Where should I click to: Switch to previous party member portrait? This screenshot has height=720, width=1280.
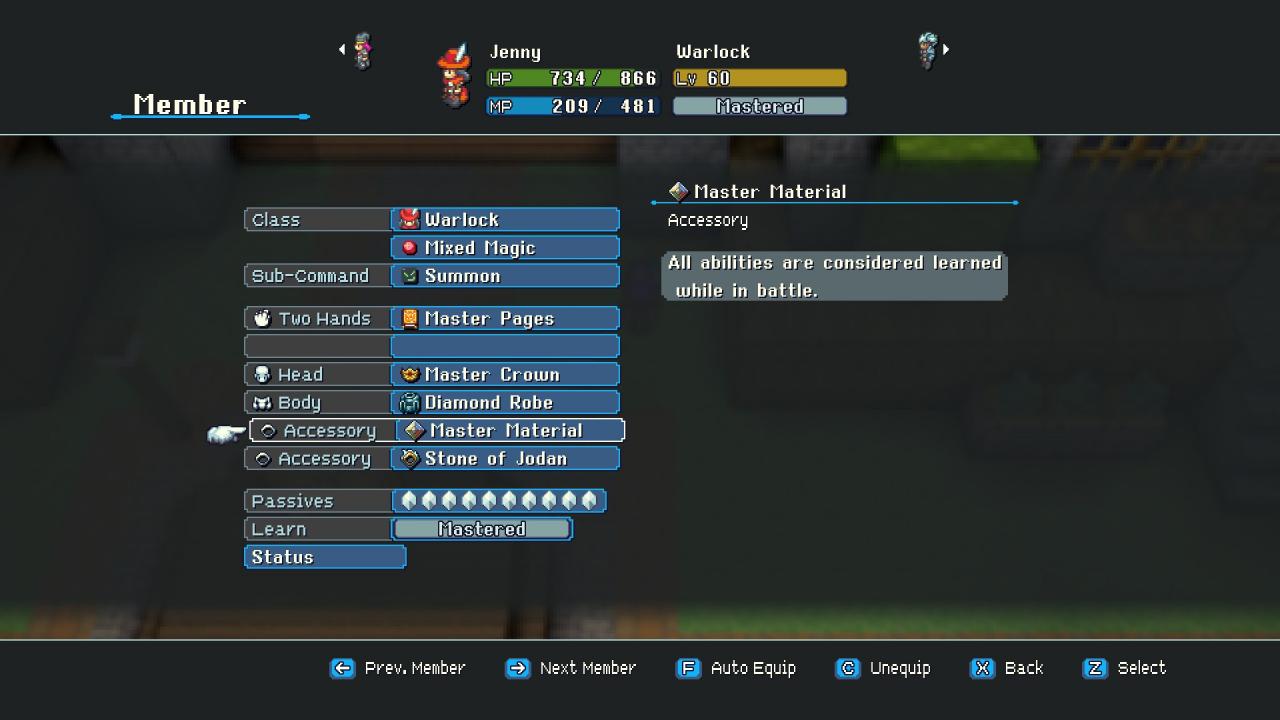coord(360,50)
